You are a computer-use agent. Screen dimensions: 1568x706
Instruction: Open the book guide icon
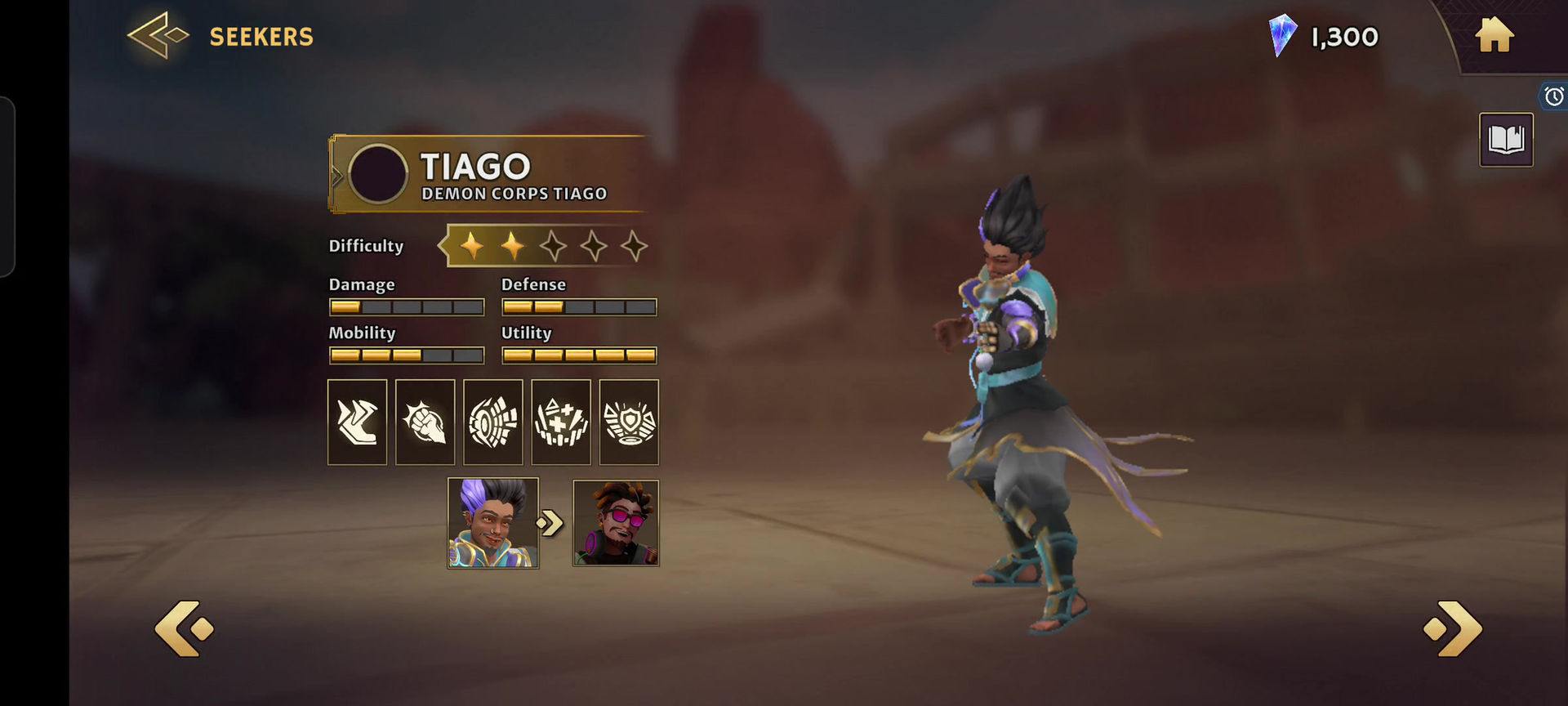(x=1506, y=140)
